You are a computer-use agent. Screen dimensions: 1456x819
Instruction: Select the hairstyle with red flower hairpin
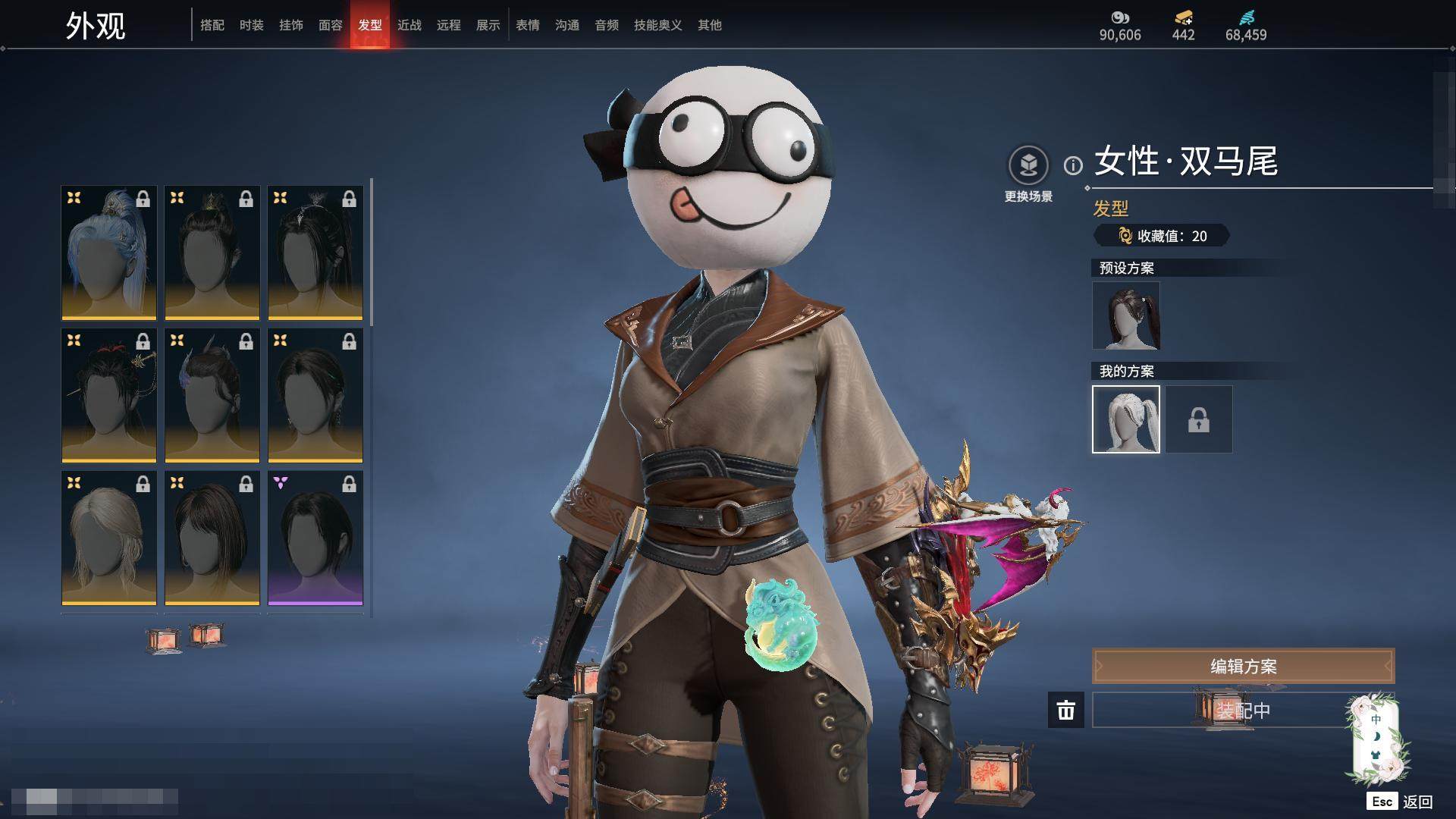(x=109, y=395)
